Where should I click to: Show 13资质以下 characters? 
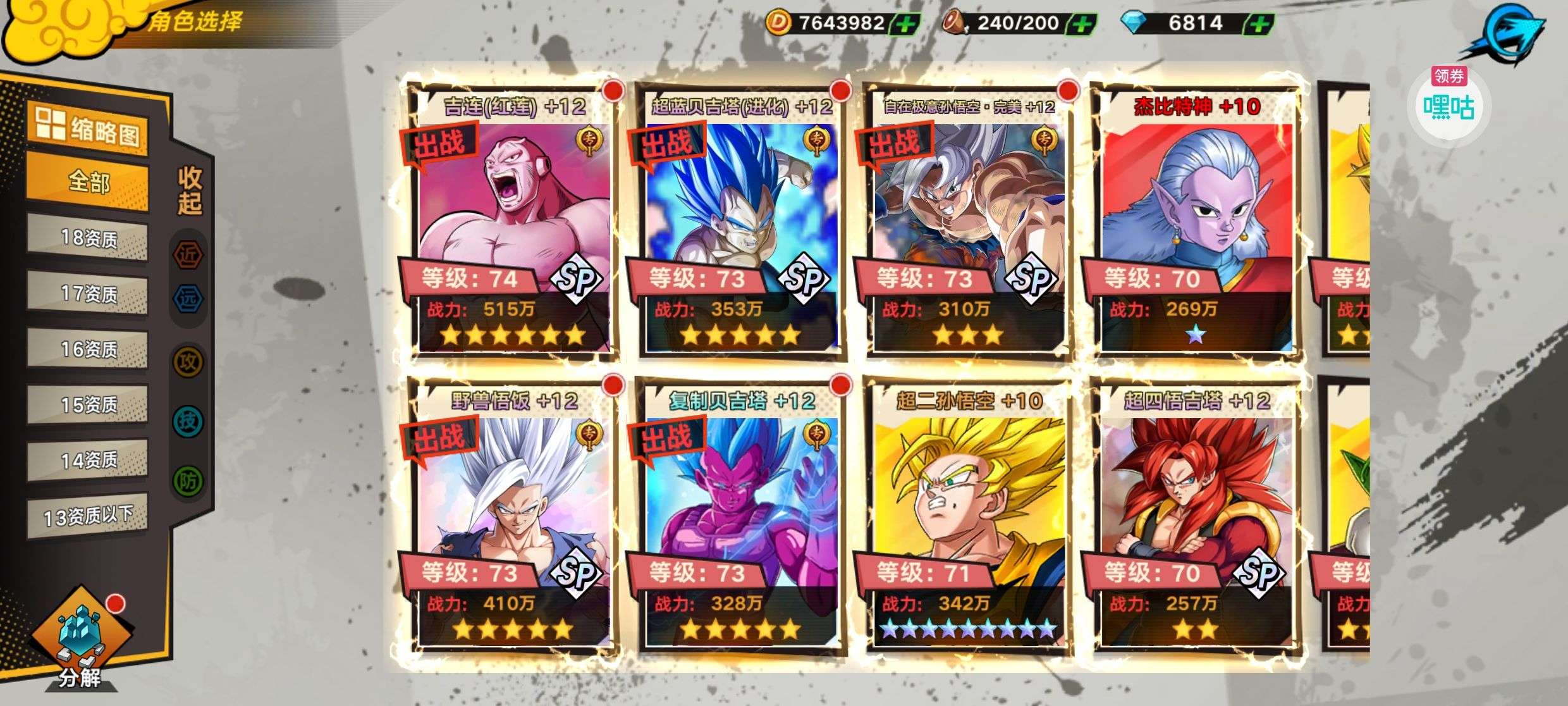pos(89,516)
